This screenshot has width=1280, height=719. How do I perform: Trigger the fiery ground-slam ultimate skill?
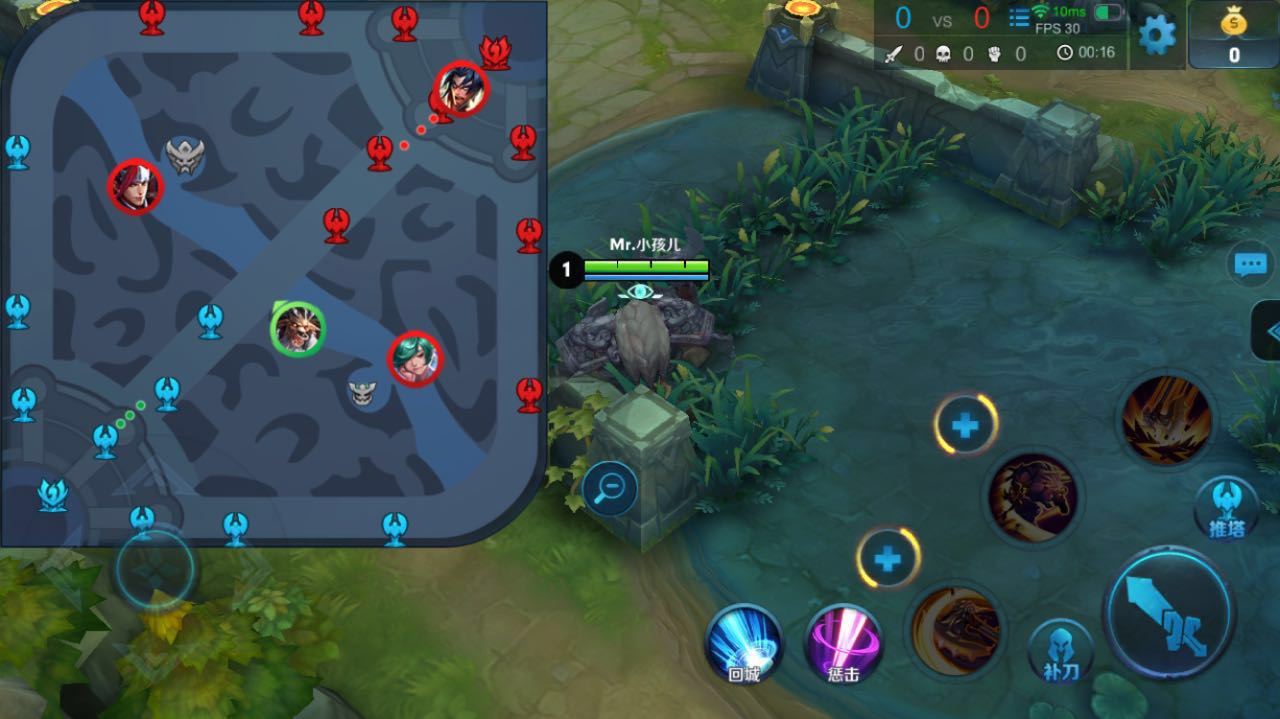[x=1166, y=420]
